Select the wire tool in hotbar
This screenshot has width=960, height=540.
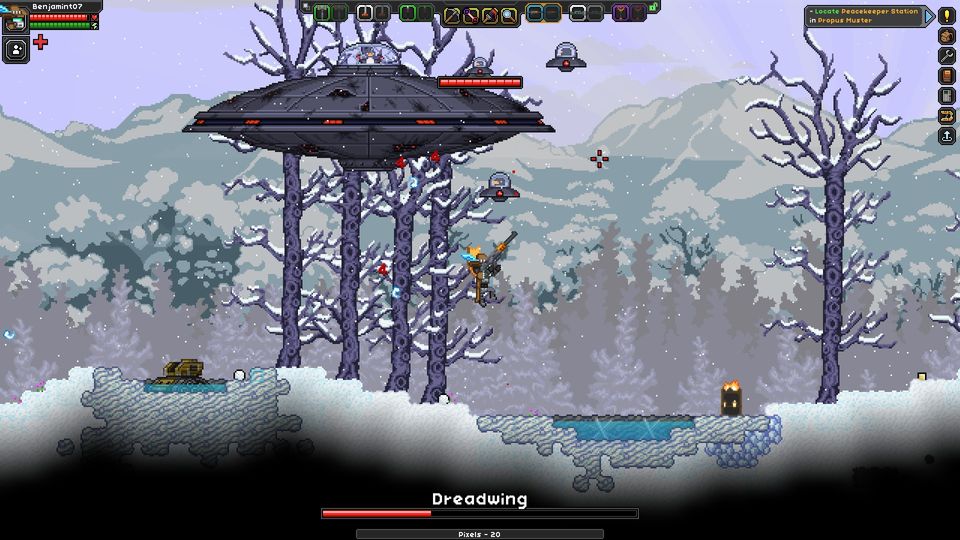471,14
